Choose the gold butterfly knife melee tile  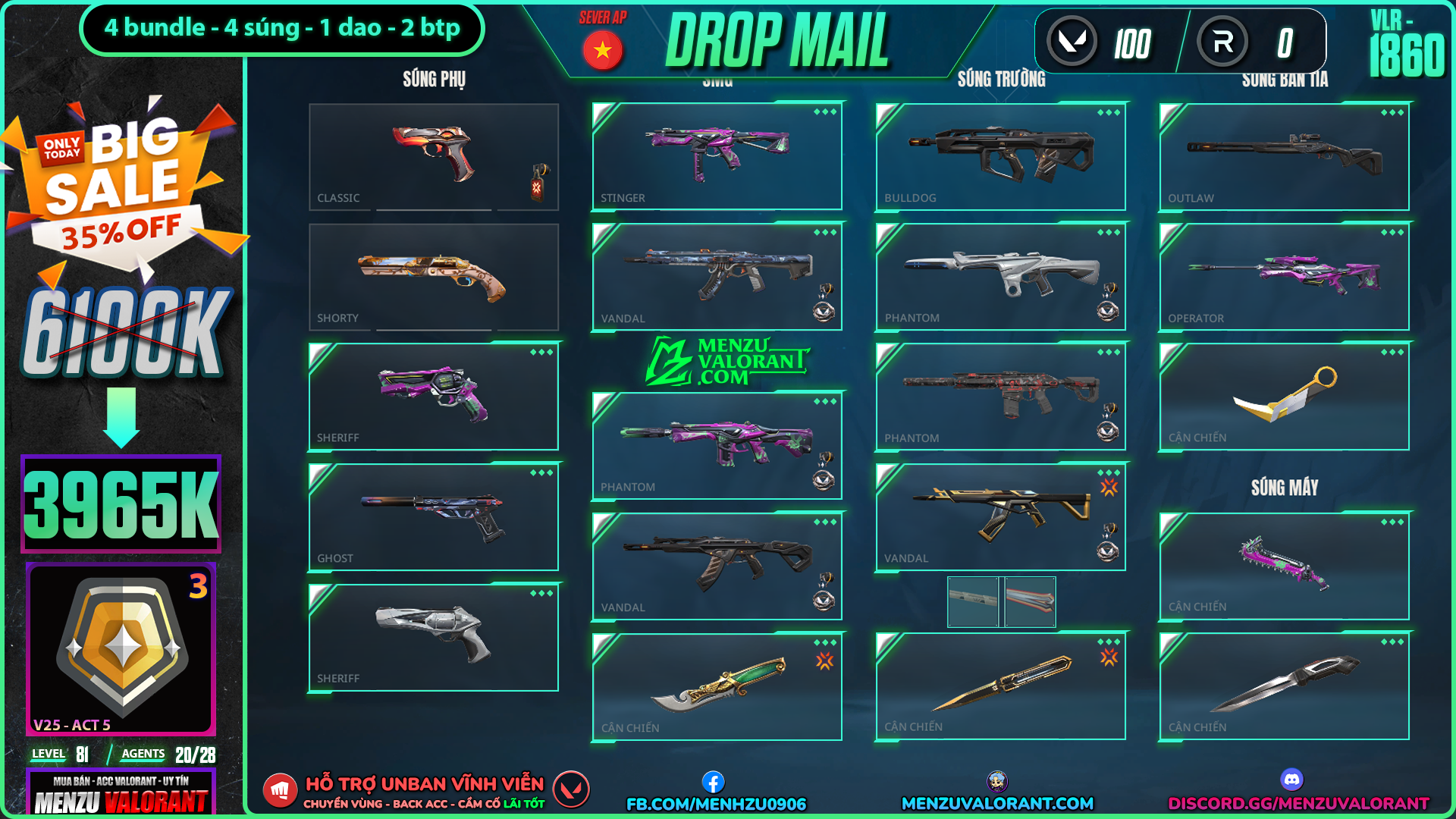point(1000,686)
